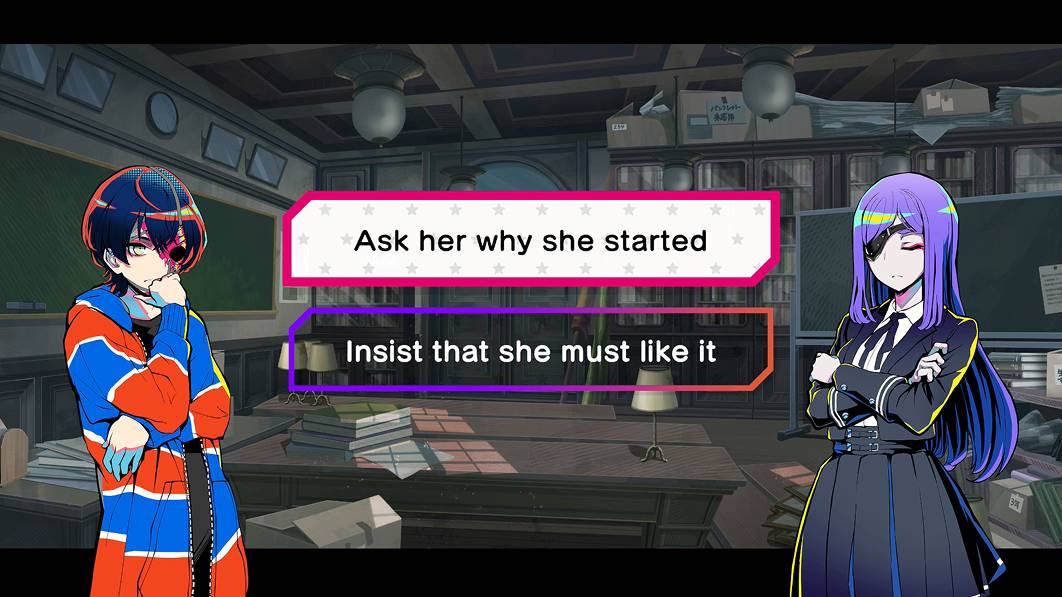This screenshot has height=597, width=1062.
Task: Select "Insist that she must like it"
Action: 531,351
